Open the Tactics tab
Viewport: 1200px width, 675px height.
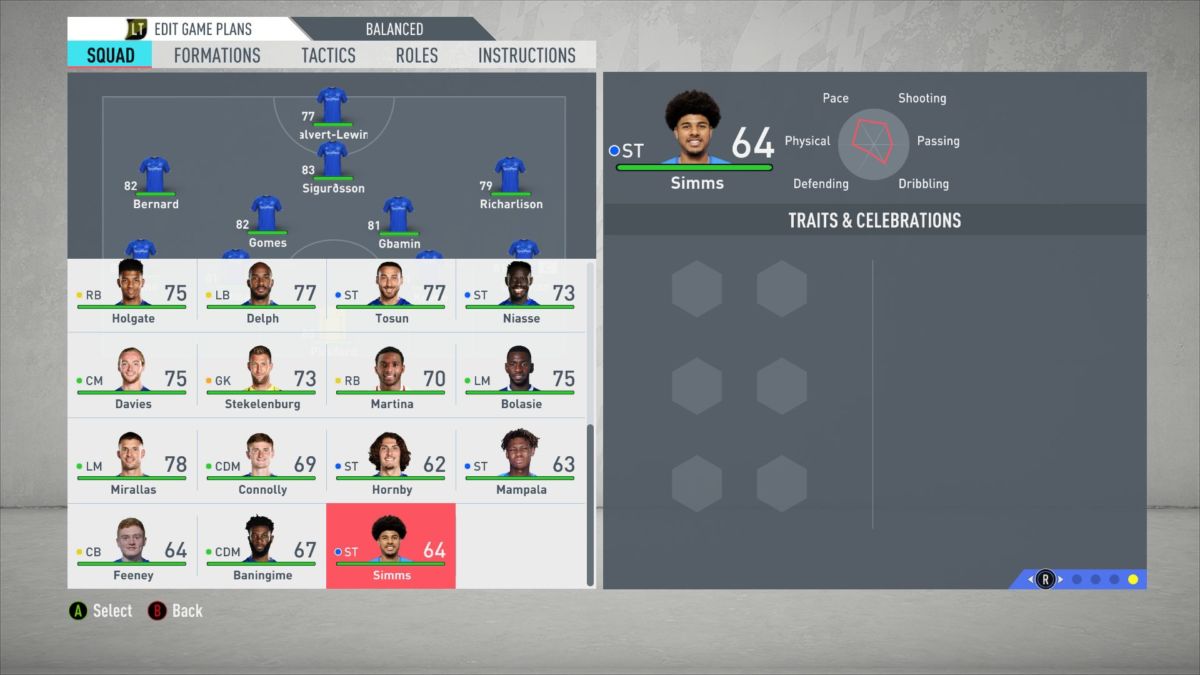[x=328, y=56]
